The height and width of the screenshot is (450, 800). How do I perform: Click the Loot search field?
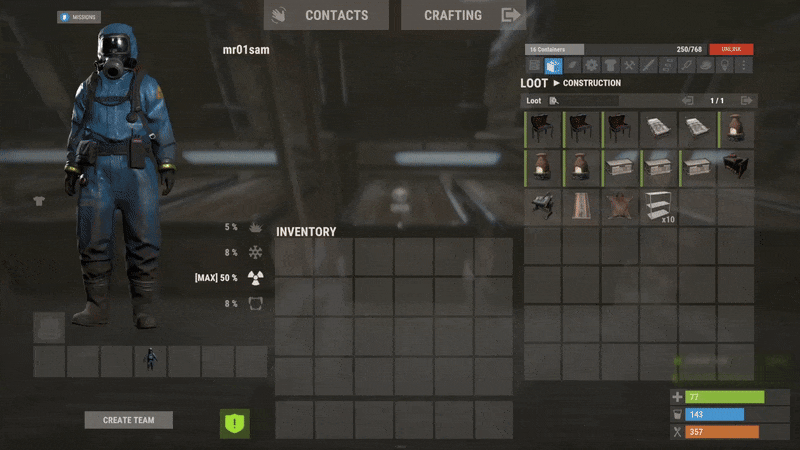[585, 101]
